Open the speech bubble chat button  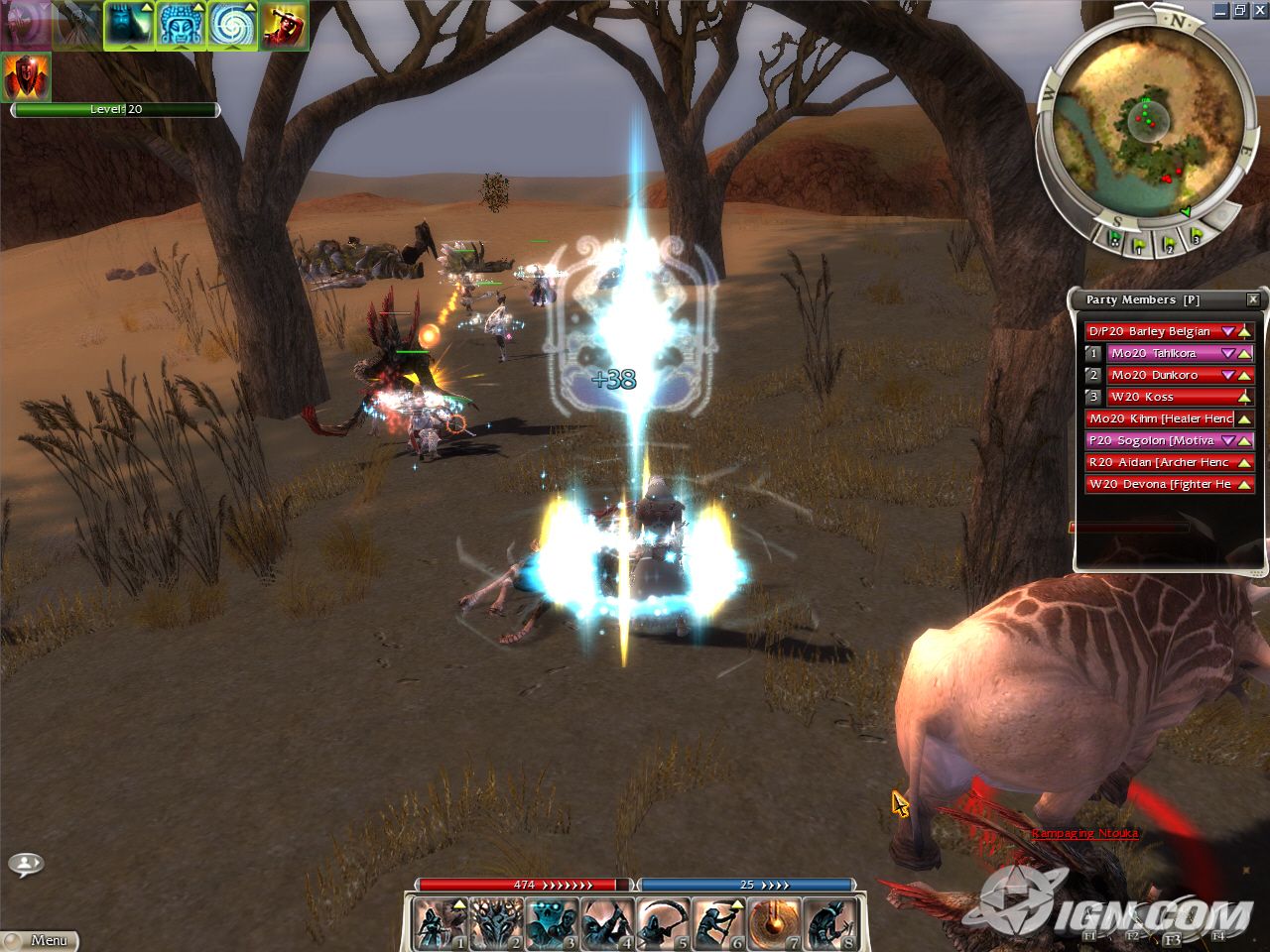[26, 864]
